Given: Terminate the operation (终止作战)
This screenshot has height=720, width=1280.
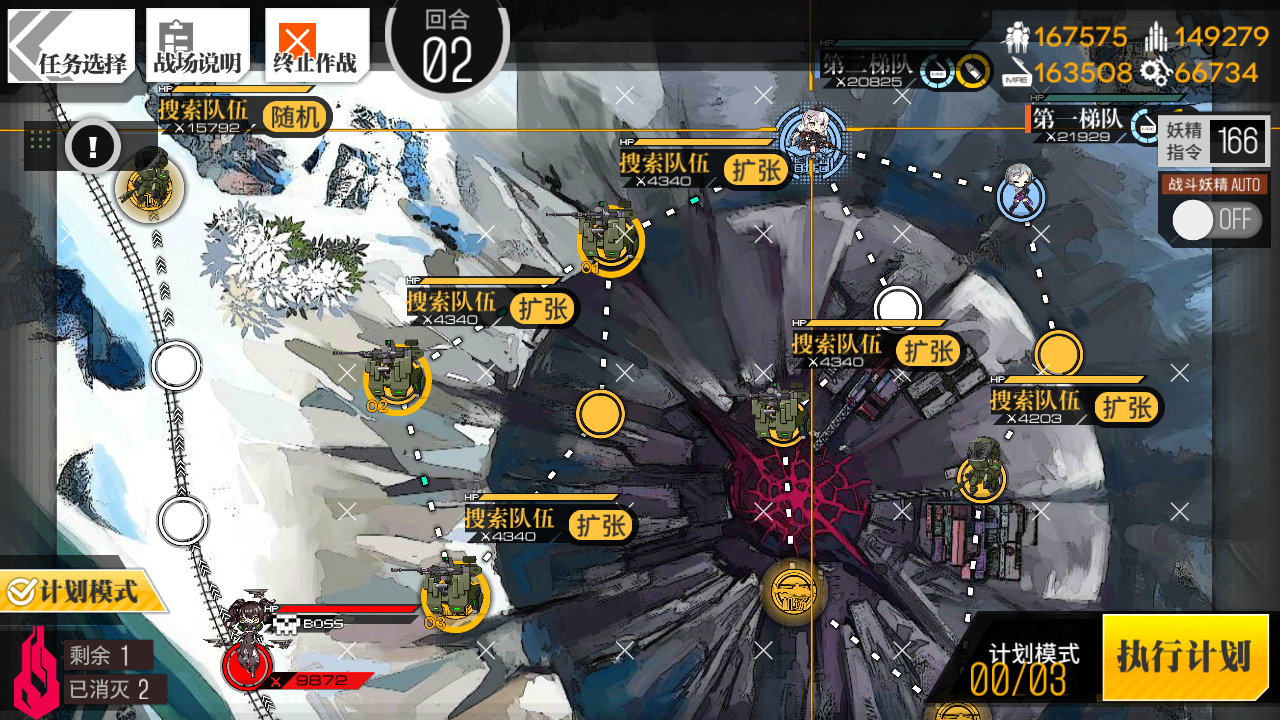Looking at the screenshot, I should tap(315, 46).
